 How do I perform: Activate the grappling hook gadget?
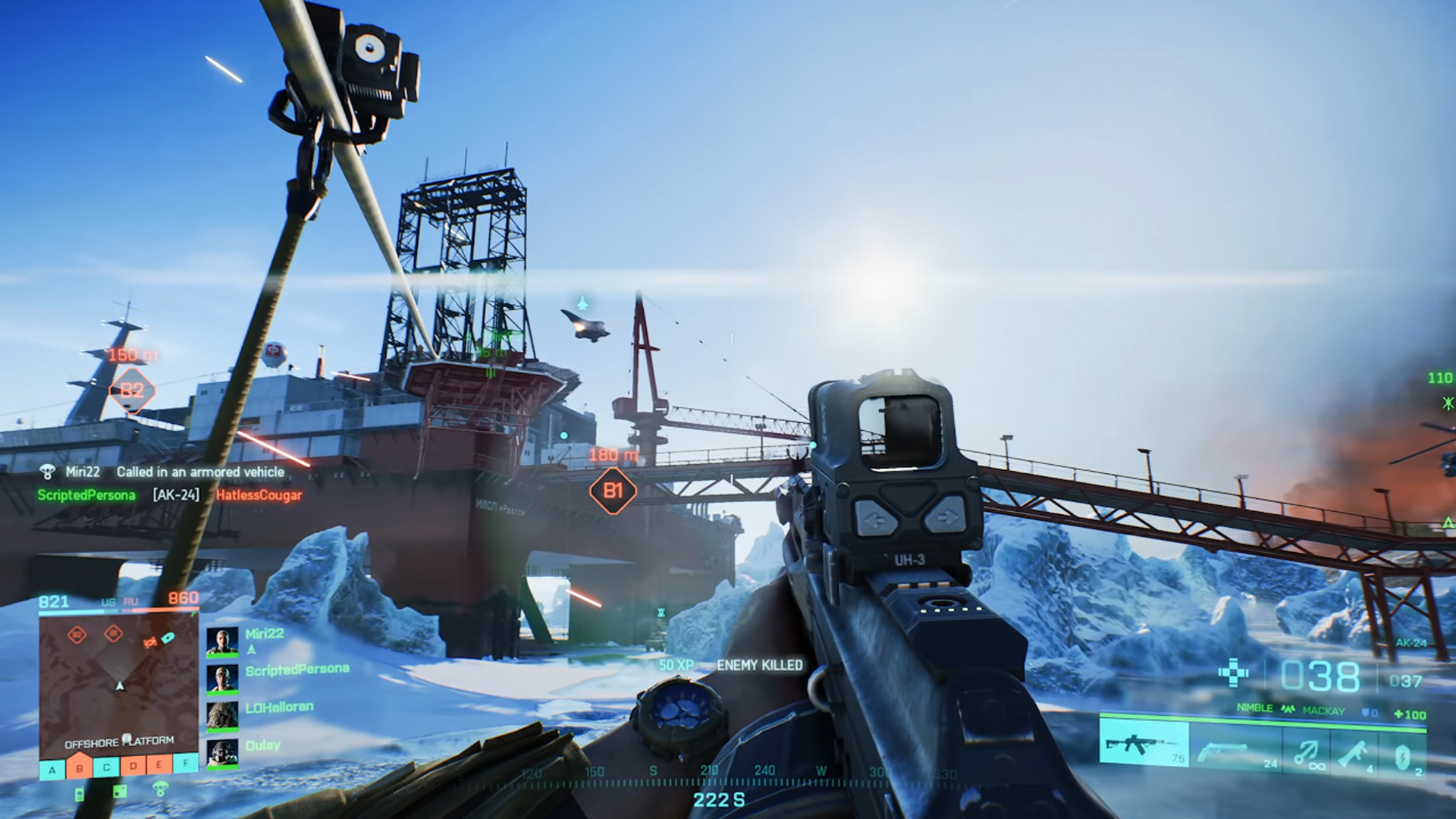pyautogui.click(x=1306, y=751)
